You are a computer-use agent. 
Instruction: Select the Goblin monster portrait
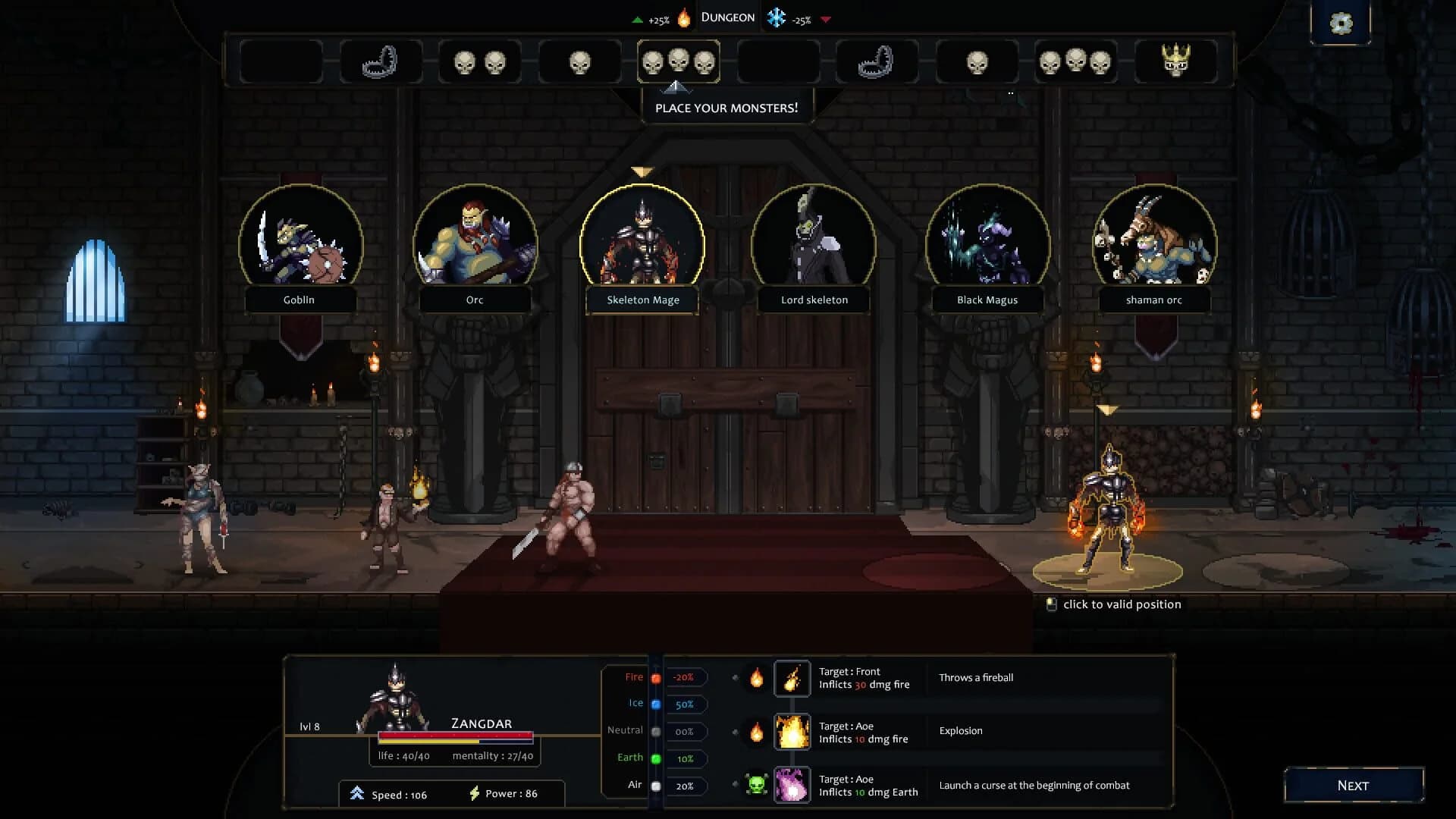coord(300,243)
